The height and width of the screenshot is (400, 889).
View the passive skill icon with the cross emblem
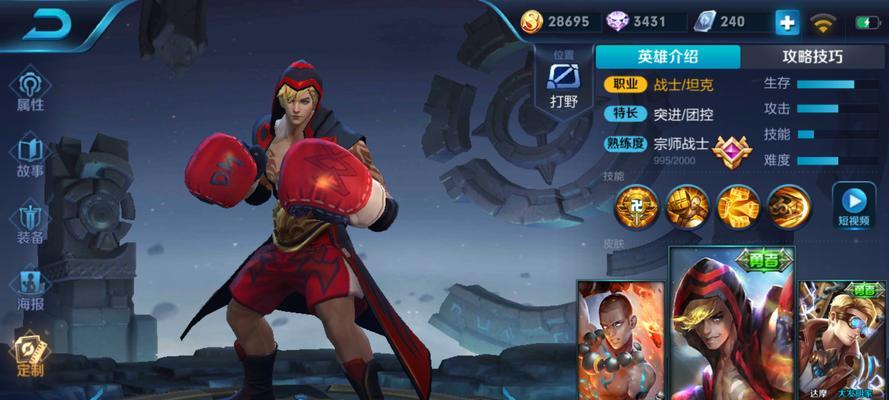point(635,207)
